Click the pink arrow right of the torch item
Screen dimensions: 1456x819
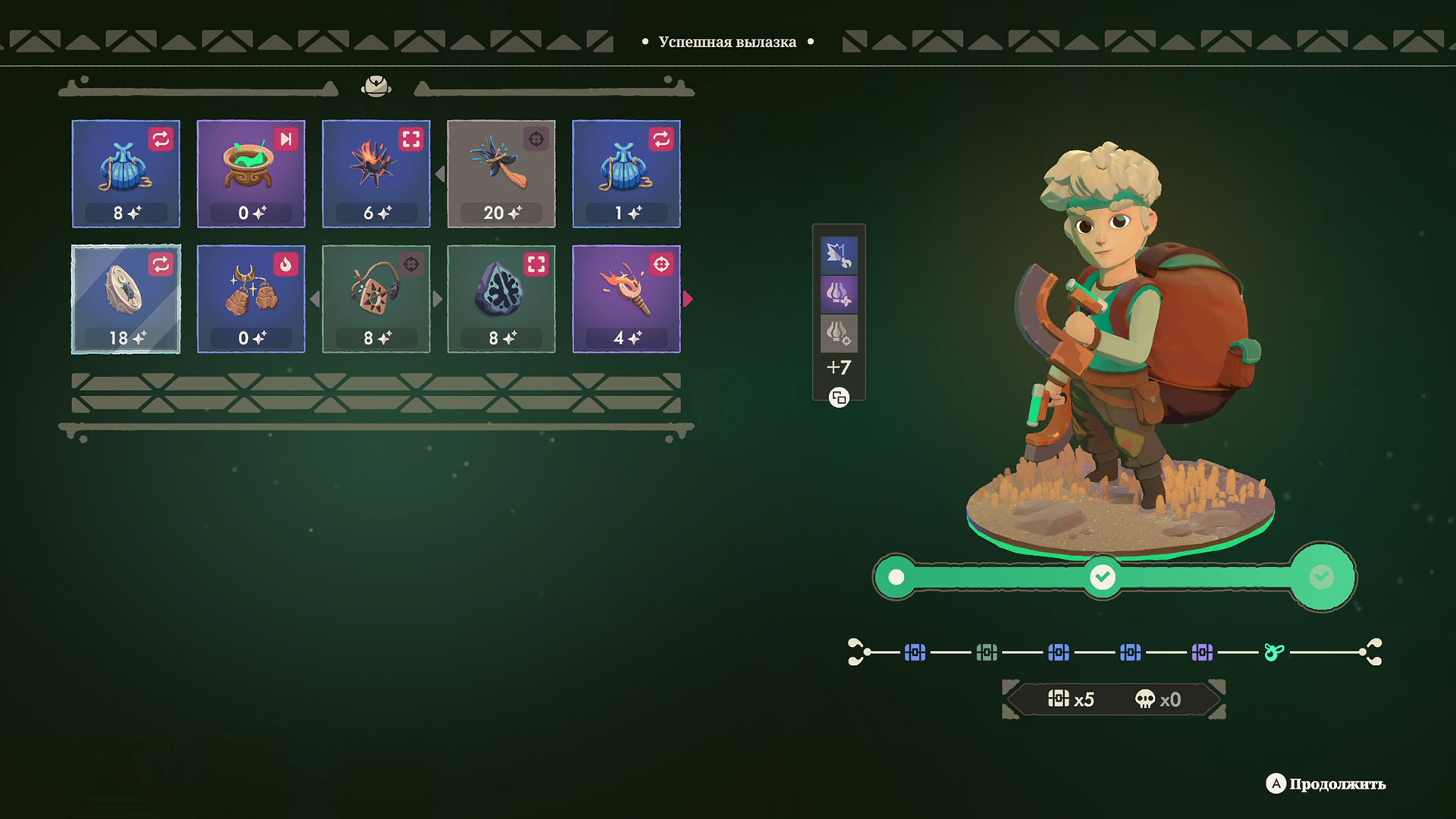click(x=689, y=299)
